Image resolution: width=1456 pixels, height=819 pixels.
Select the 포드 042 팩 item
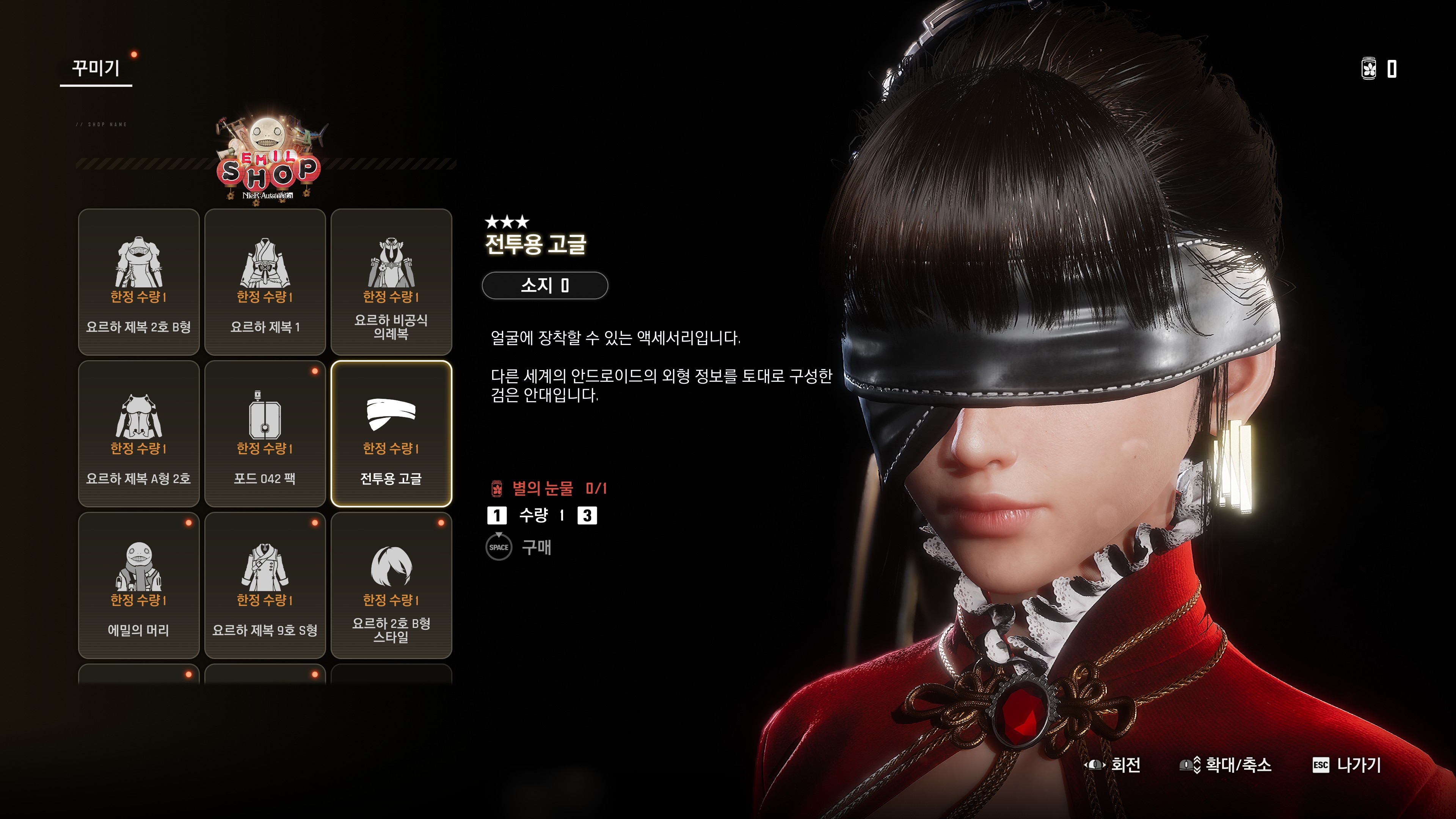click(265, 433)
